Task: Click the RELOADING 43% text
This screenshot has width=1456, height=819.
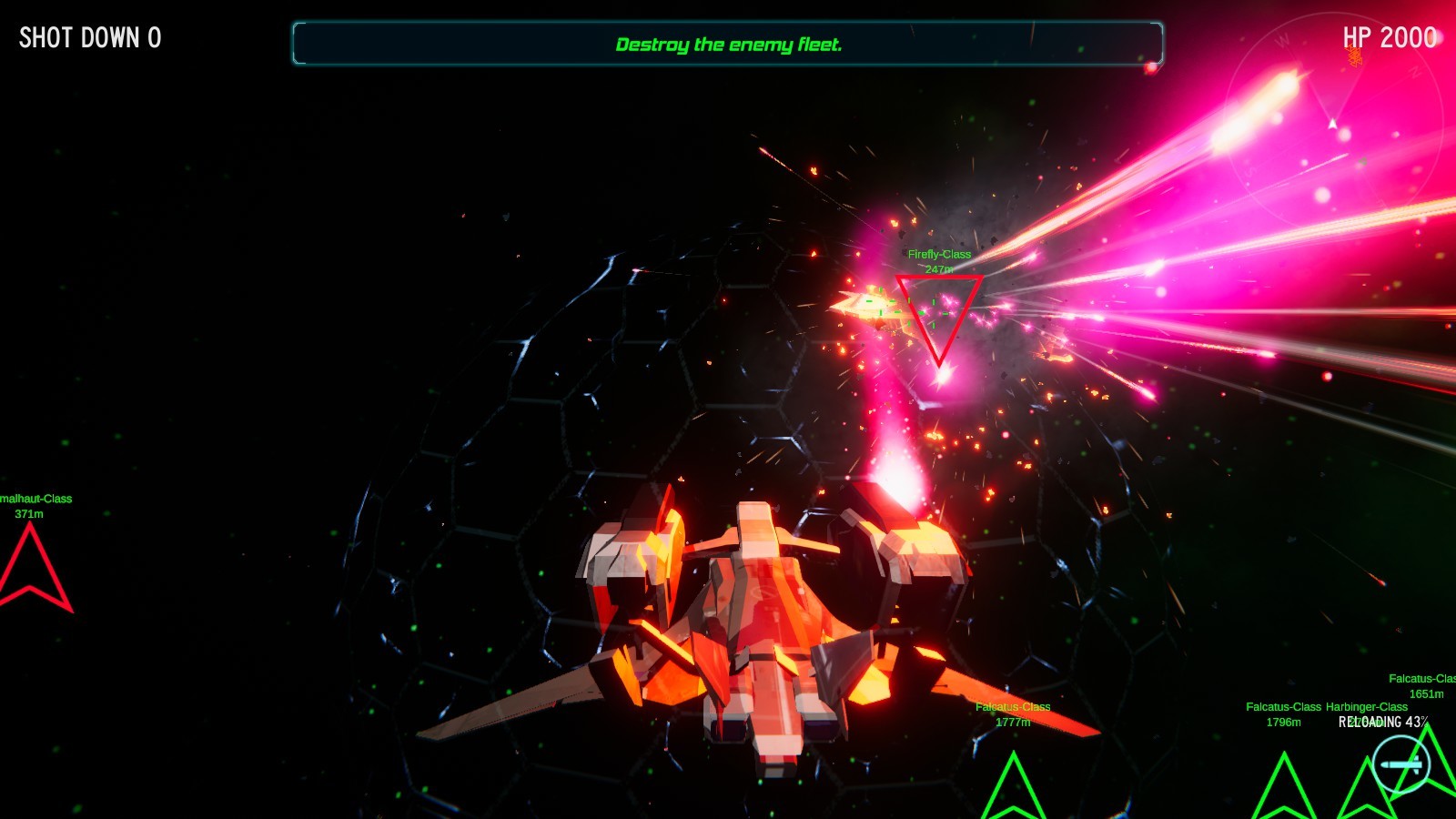Action: coord(1385,722)
